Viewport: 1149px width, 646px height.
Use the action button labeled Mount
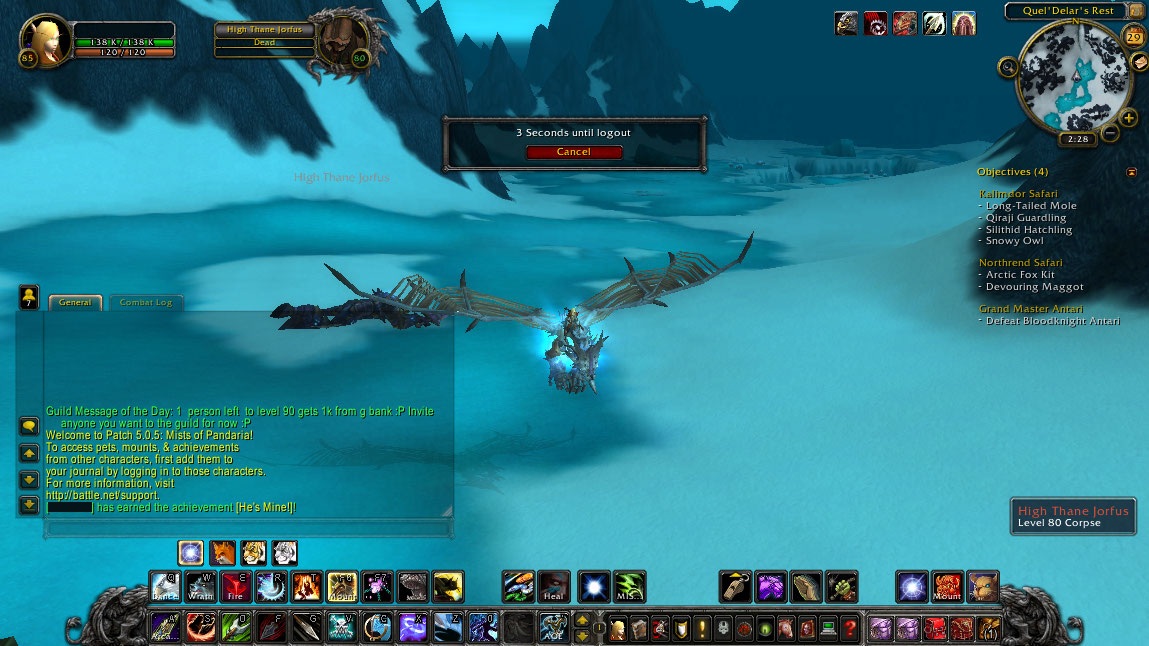[x=947, y=586]
